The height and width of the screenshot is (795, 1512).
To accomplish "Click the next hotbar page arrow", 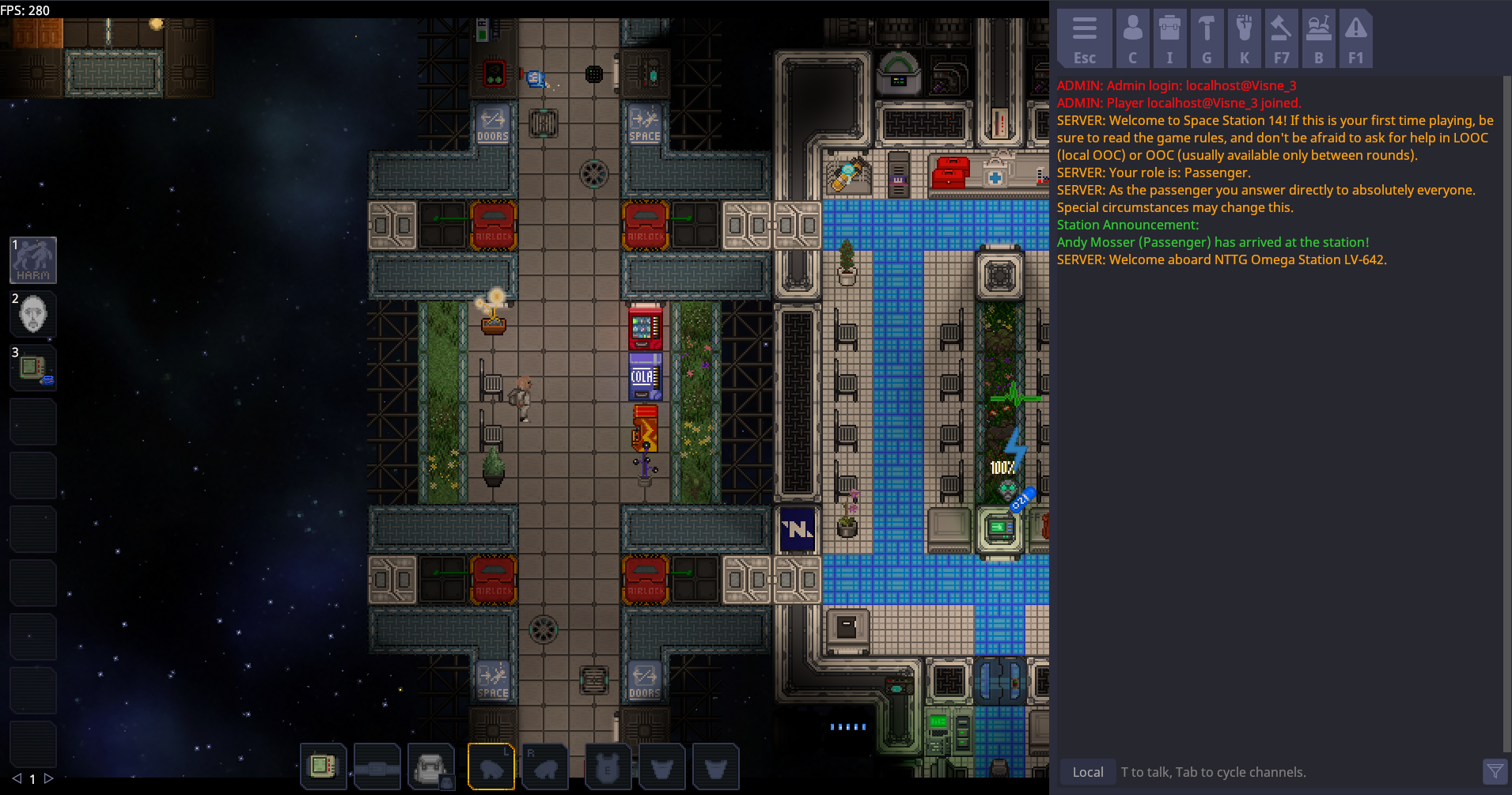I will (48, 778).
